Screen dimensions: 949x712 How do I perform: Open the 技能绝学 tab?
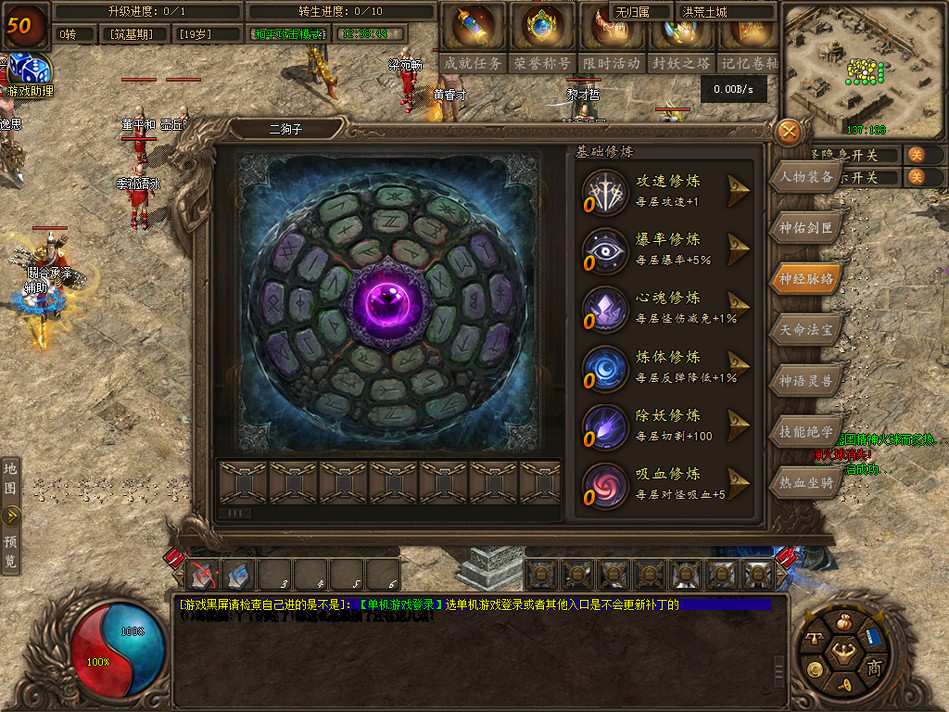point(806,431)
